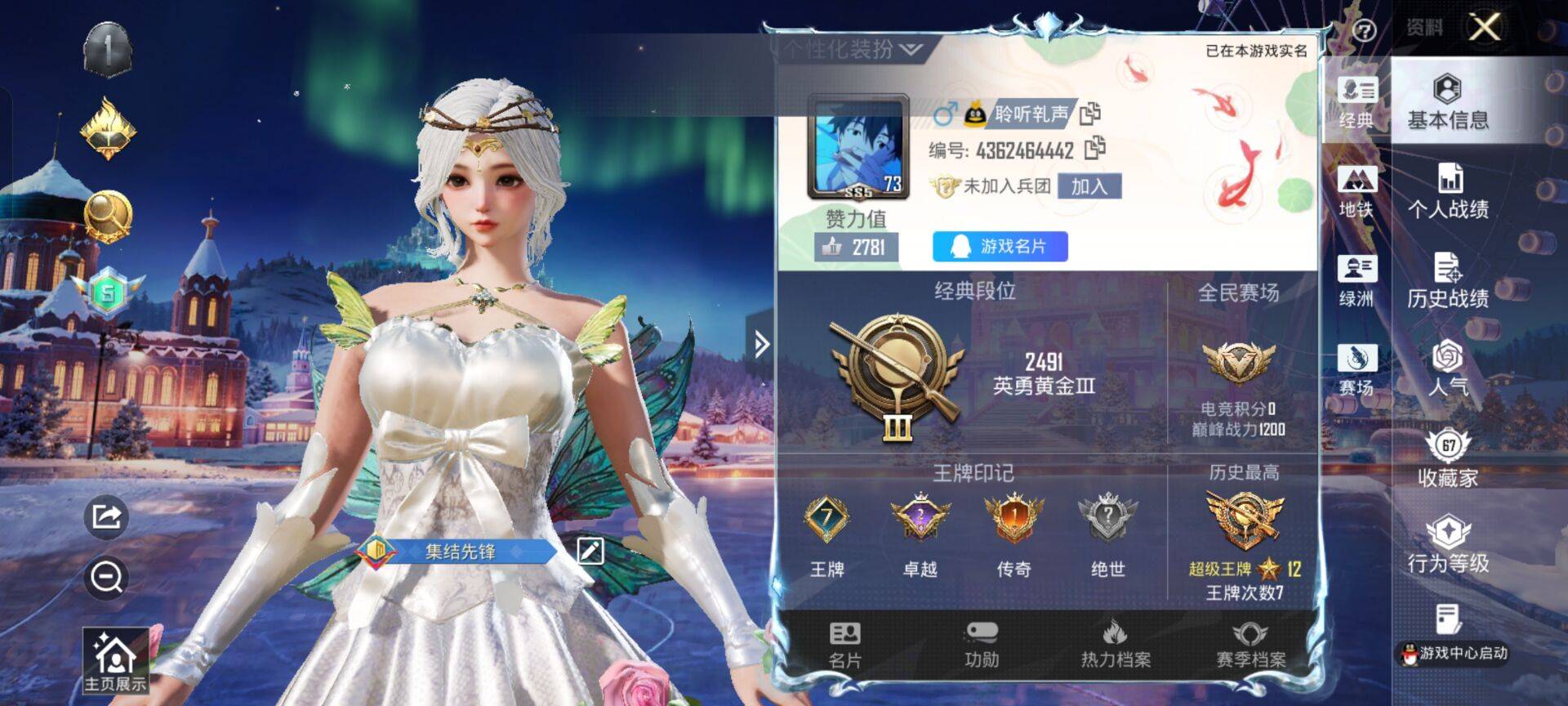Open the 收藏家 collector page
This screenshot has height=706, width=1568.
1447,458
